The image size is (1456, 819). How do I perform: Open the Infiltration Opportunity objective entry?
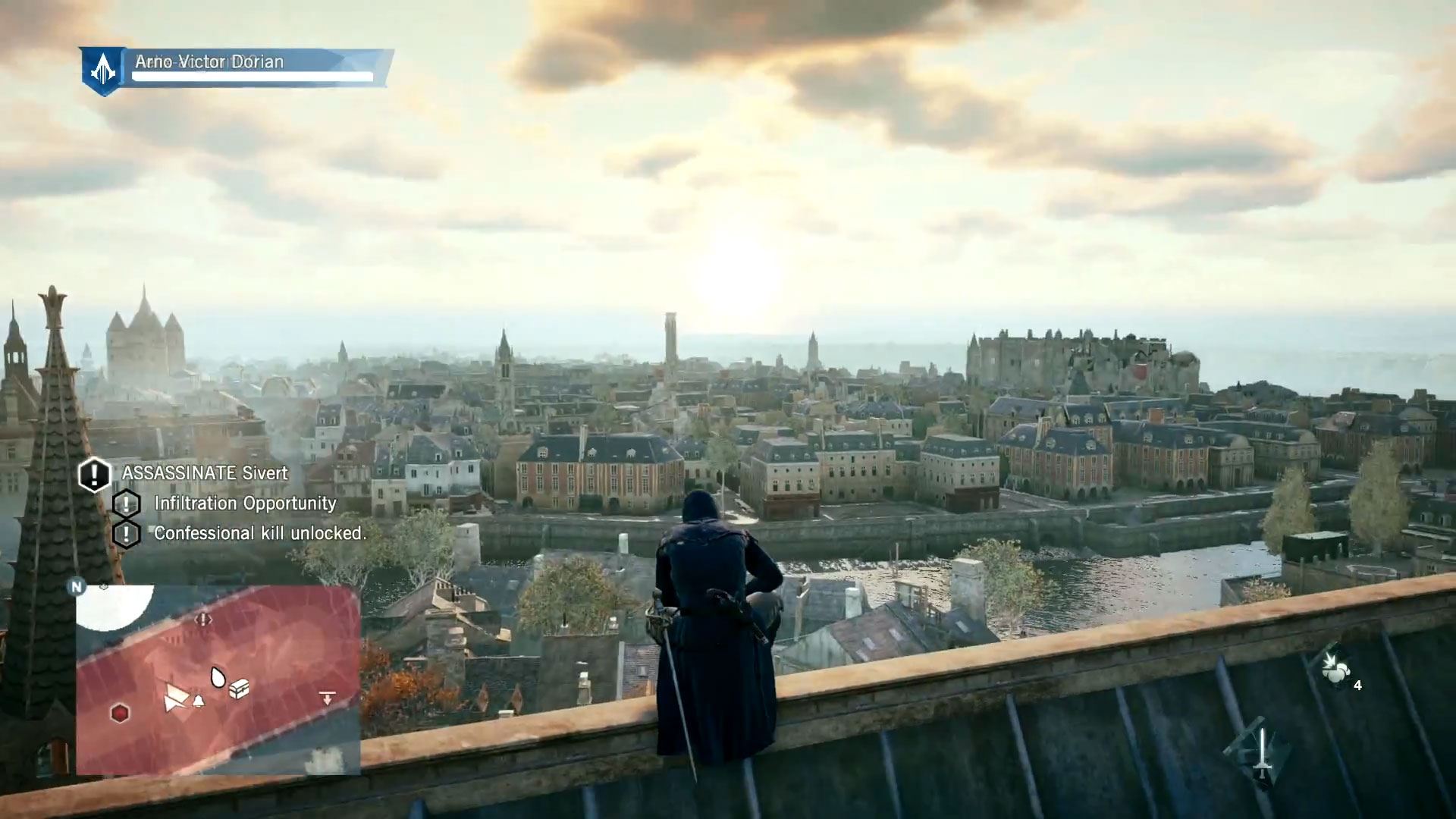[x=245, y=504]
